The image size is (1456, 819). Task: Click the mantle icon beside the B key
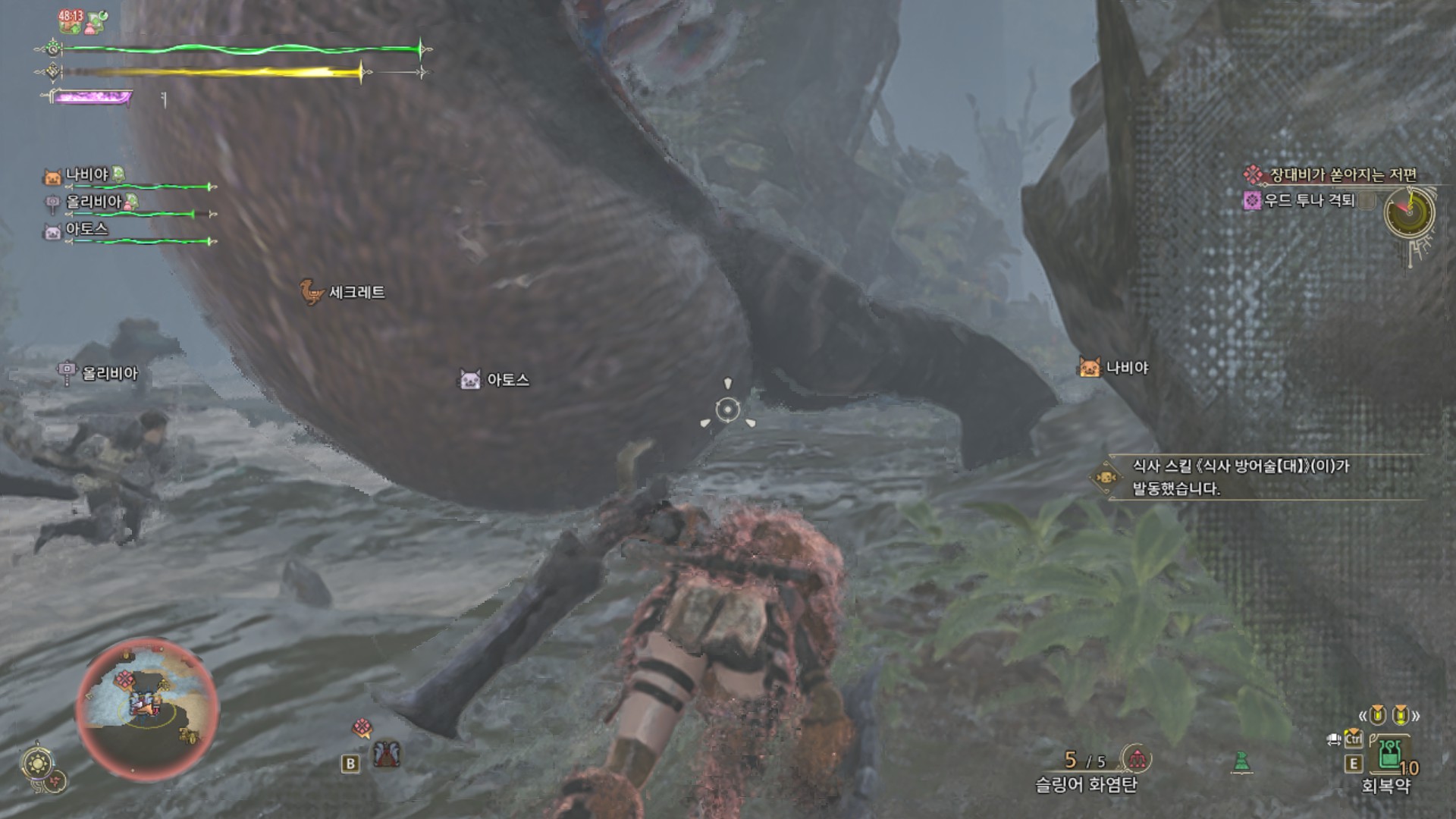pos(387,754)
